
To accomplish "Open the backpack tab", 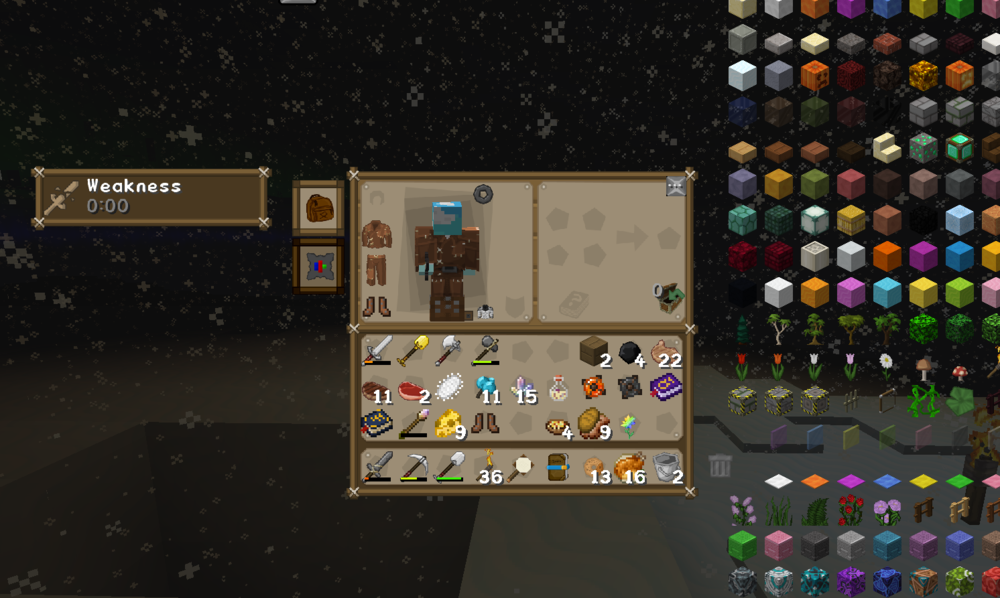I will point(318,208).
